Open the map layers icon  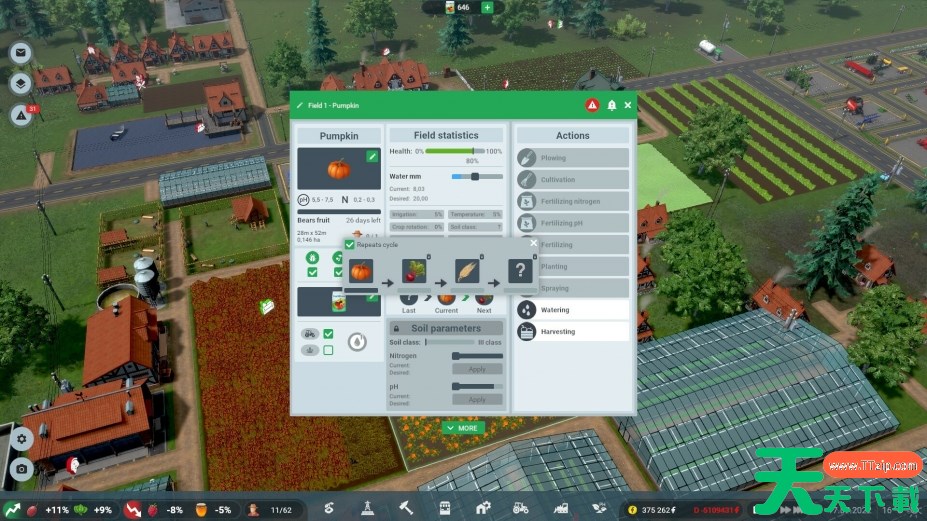tap(21, 84)
